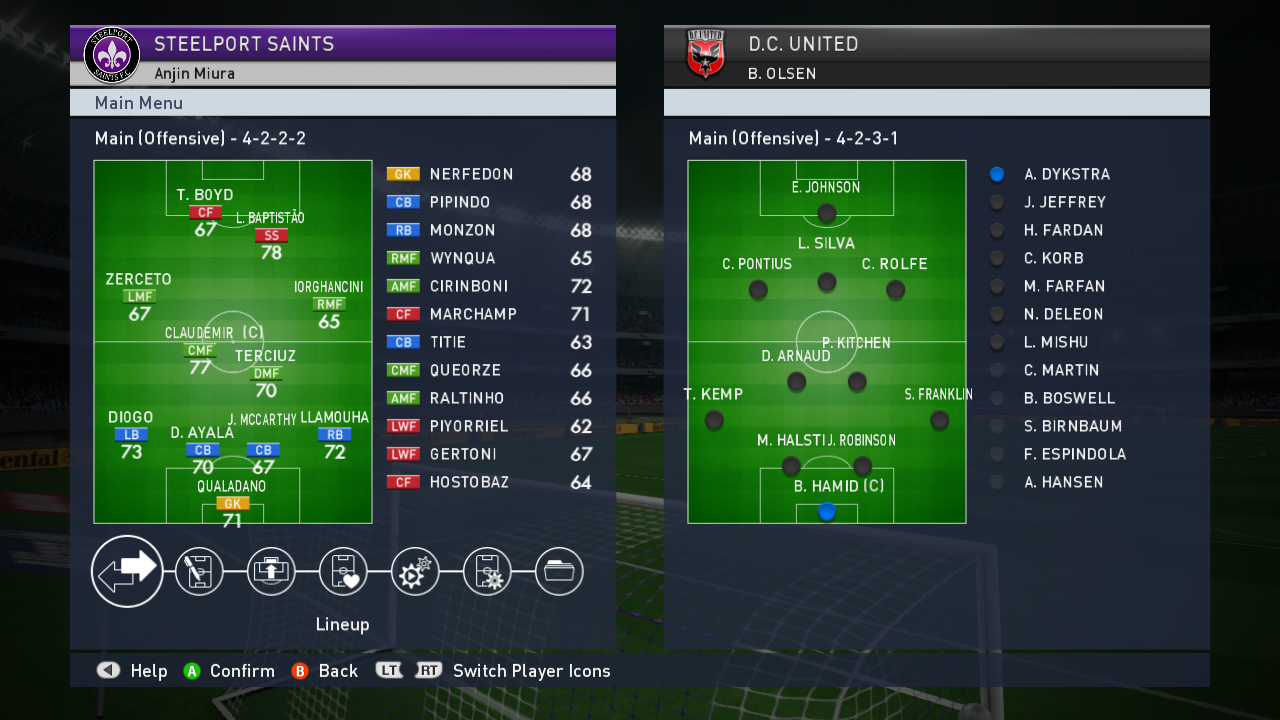This screenshot has height=720, width=1280.
Task: Choose RALTINHO from the bench list
Action: point(467,398)
